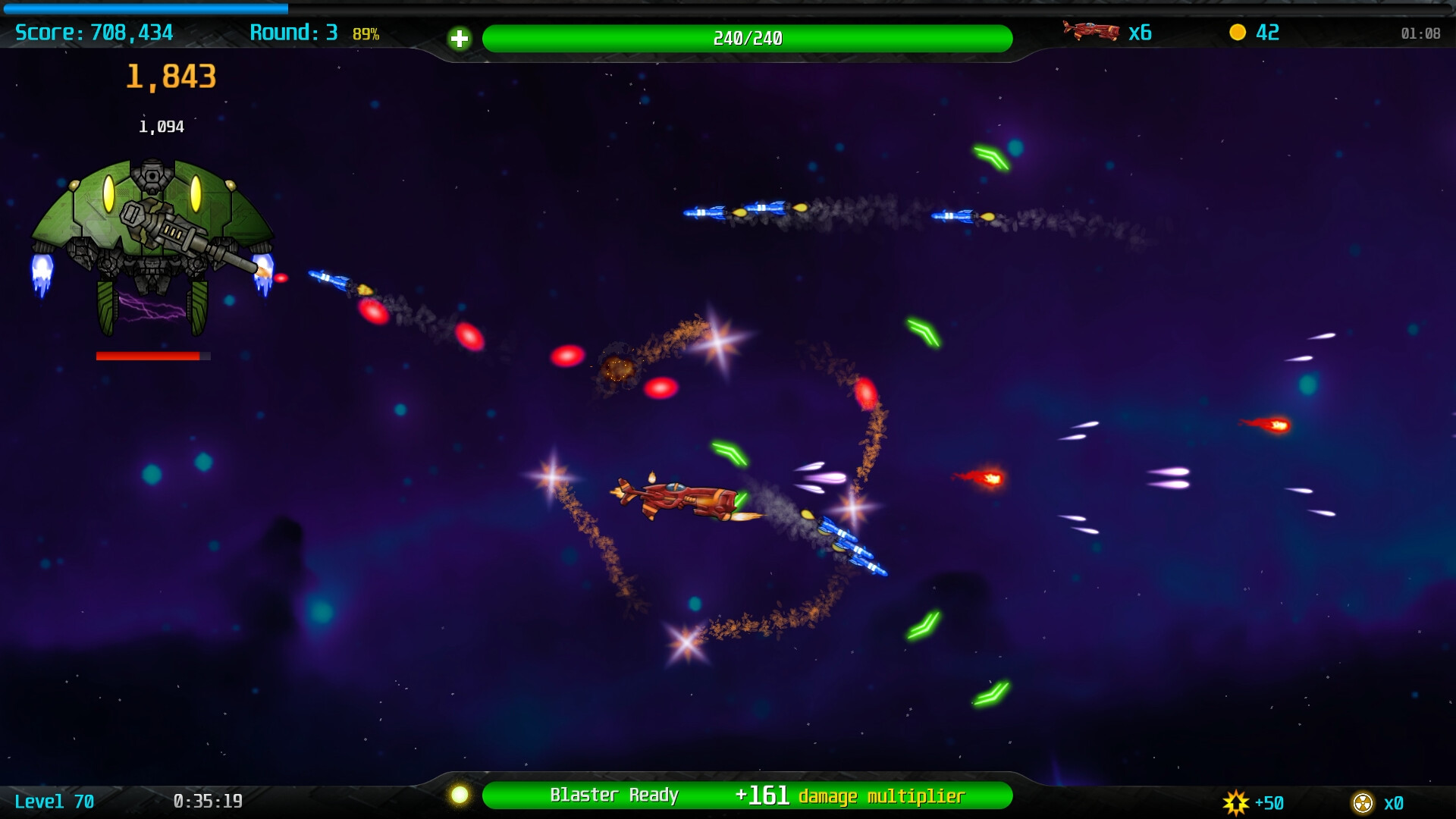The width and height of the screenshot is (1456, 819).
Task: Toggle the 89% round progress indicator
Action: 365,34
